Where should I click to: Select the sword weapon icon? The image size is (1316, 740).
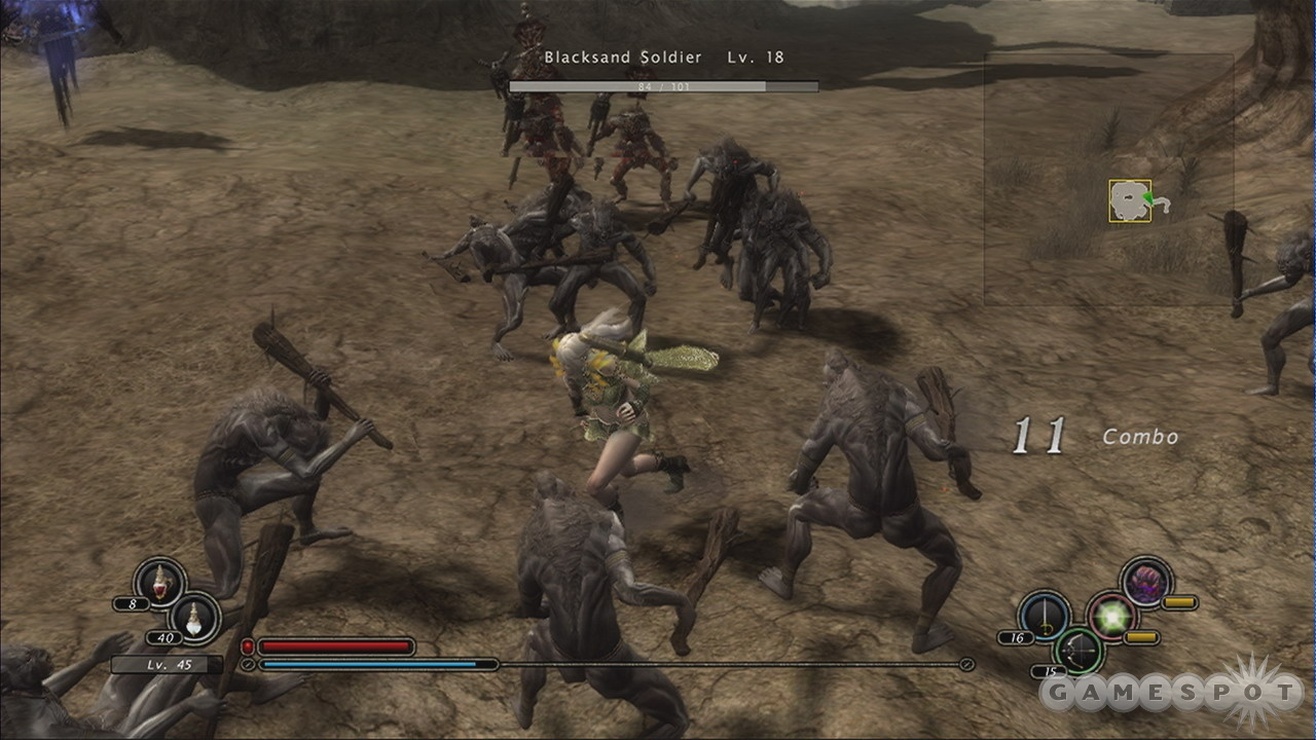(1044, 614)
